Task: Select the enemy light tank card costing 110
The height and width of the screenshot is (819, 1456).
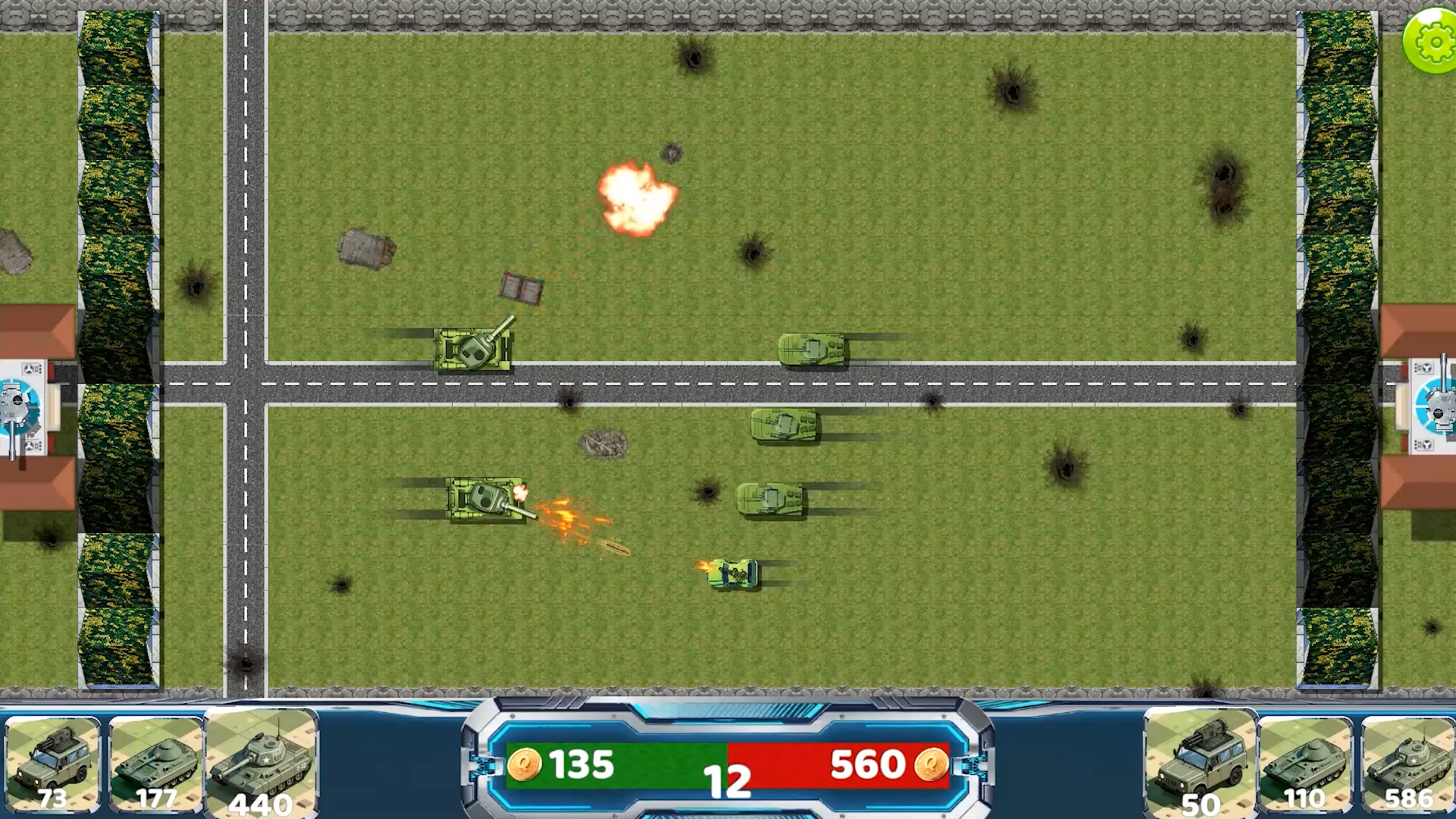Action: click(1303, 762)
